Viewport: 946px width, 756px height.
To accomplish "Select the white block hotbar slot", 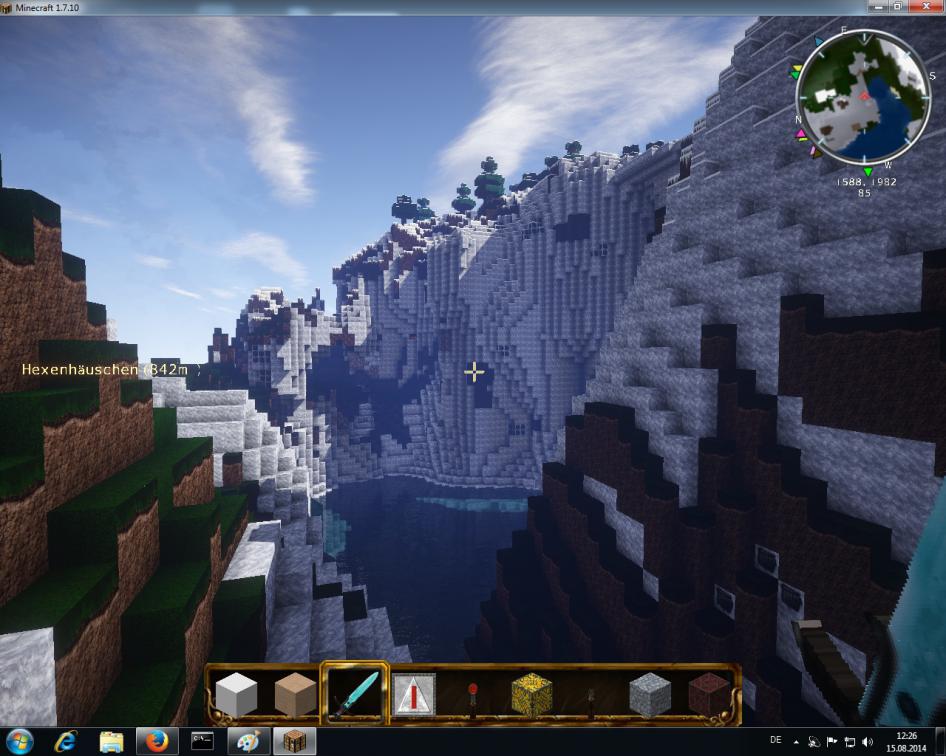I will (x=237, y=694).
